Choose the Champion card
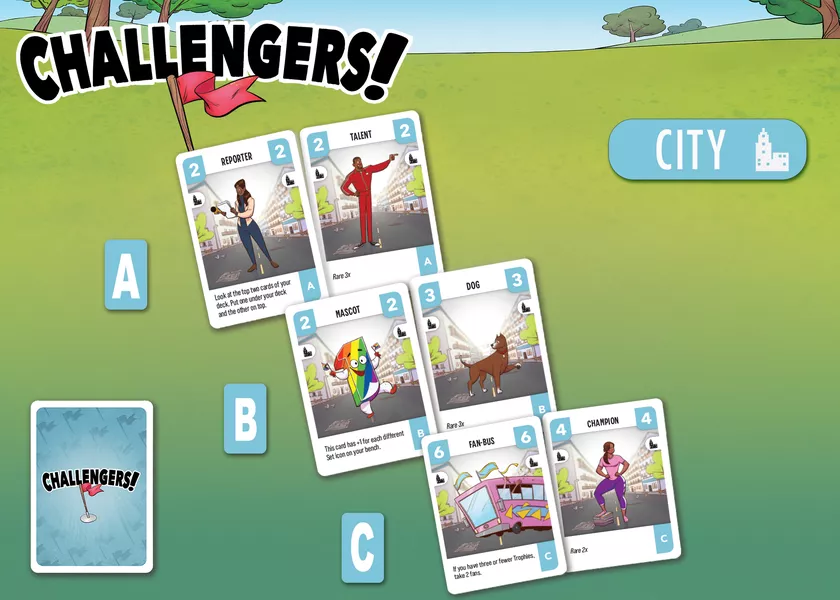The height and width of the screenshot is (600, 840). coord(610,480)
